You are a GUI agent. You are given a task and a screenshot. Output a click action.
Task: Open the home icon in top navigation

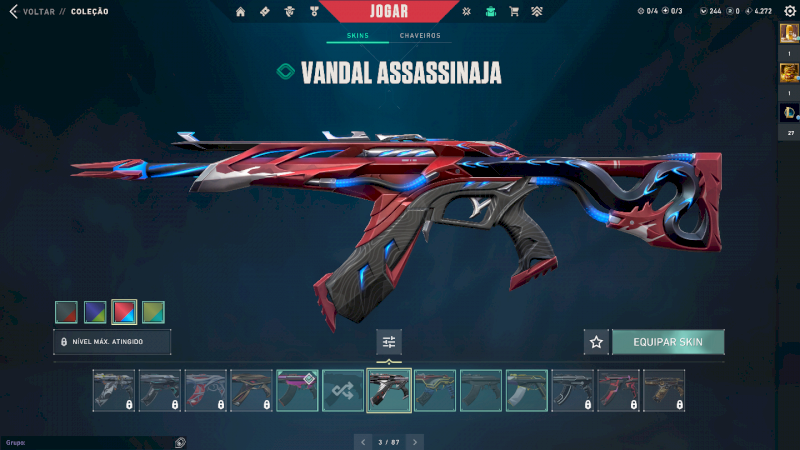tap(240, 12)
